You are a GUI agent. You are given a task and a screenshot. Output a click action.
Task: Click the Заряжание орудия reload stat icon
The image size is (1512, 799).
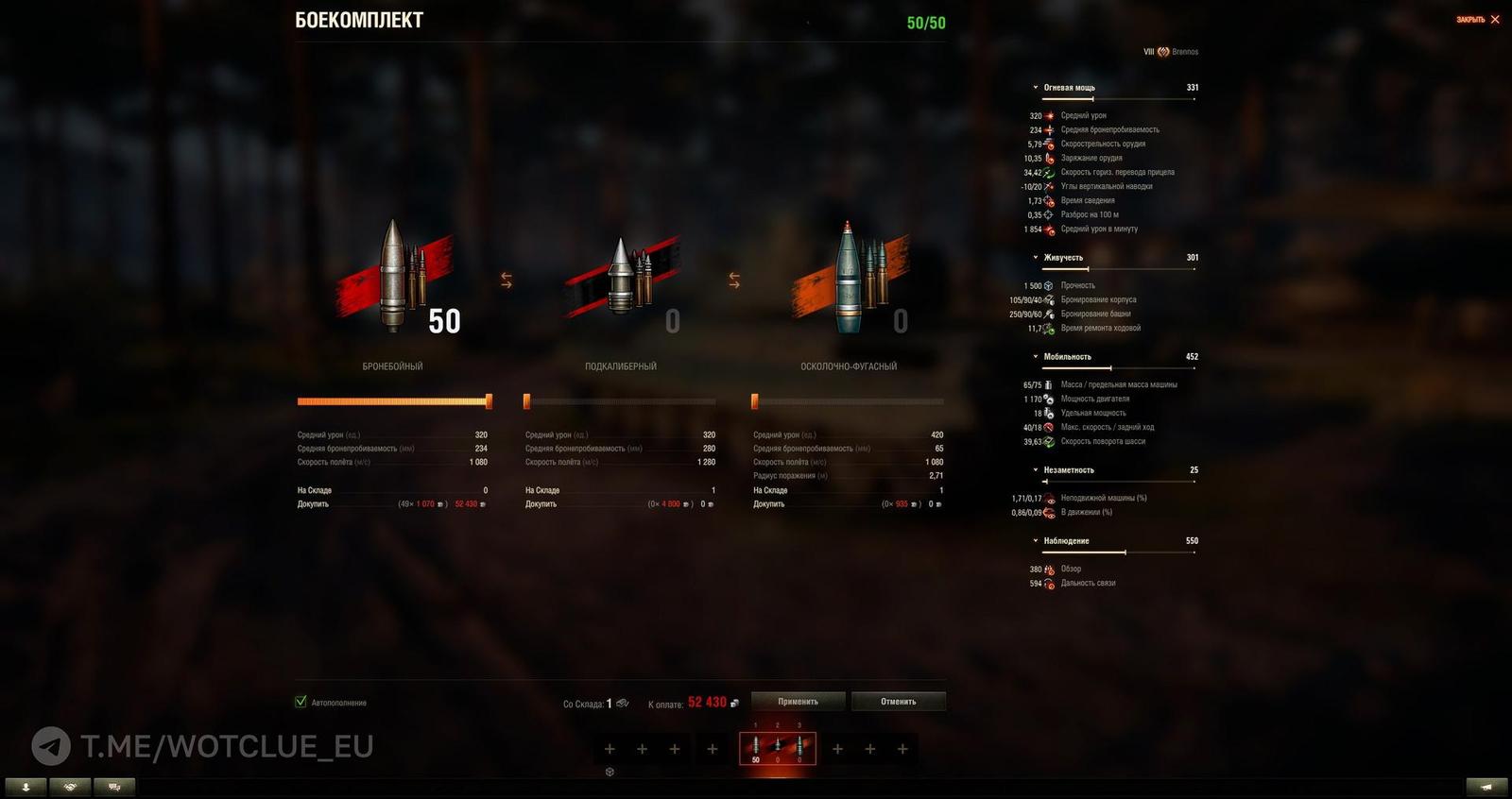point(1049,158)
